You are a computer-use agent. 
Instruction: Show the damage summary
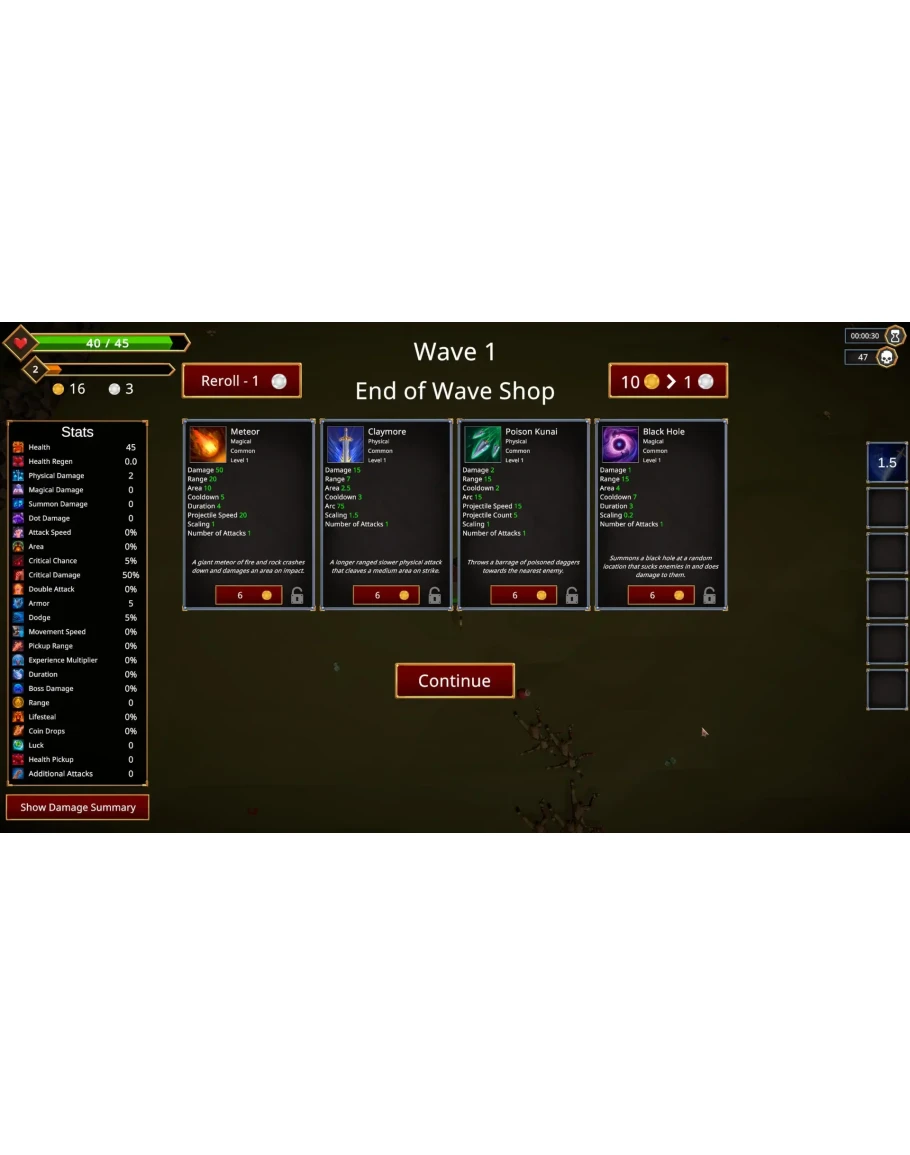(78, 807)
